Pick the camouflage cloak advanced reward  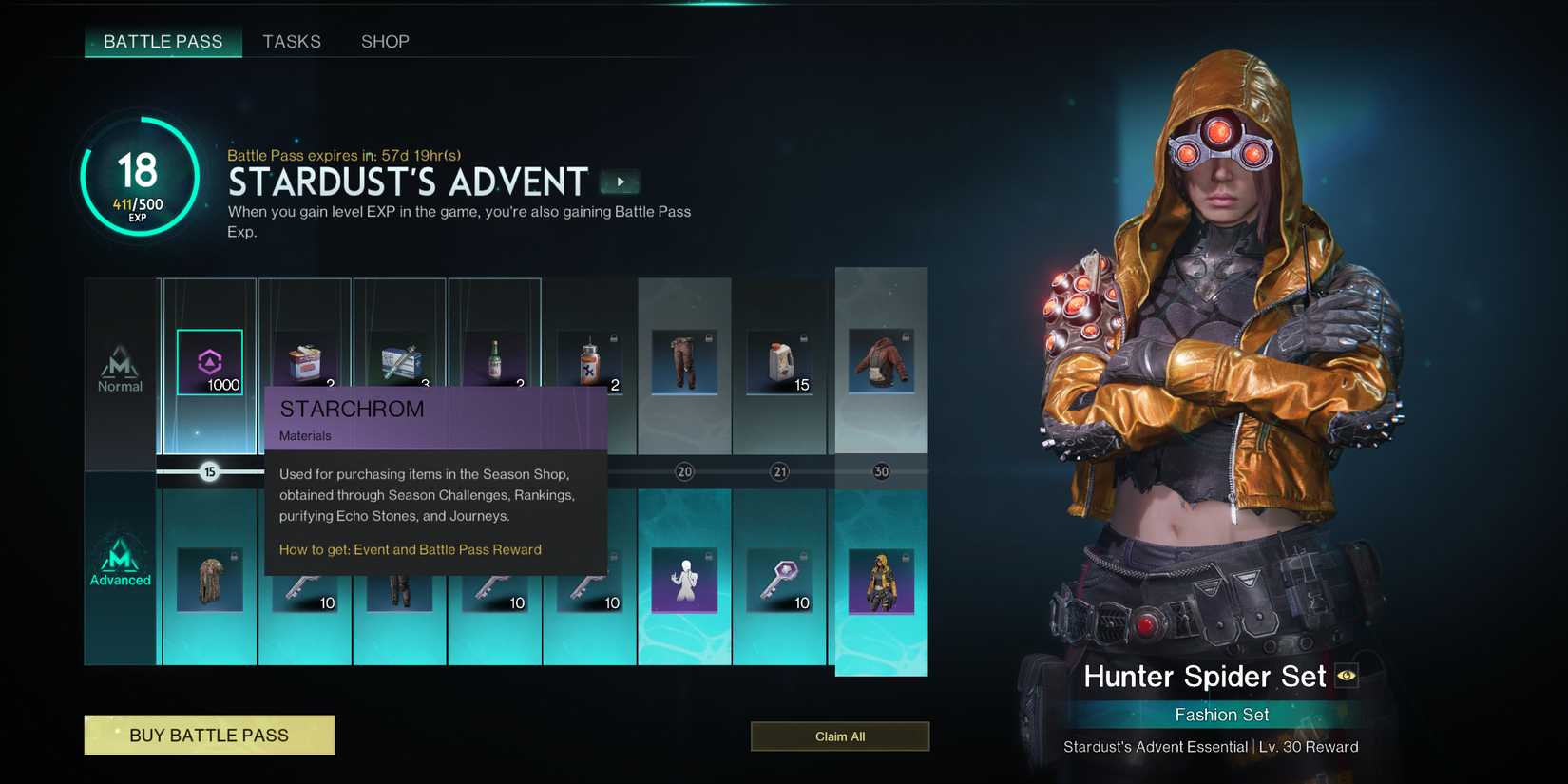[x=210, y=580]
